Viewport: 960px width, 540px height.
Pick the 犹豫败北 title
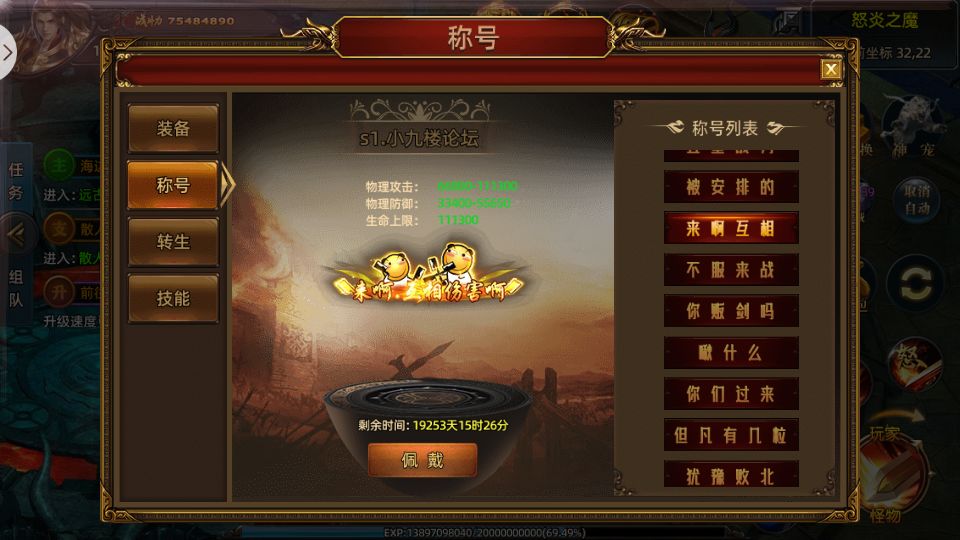pos(731,474)
